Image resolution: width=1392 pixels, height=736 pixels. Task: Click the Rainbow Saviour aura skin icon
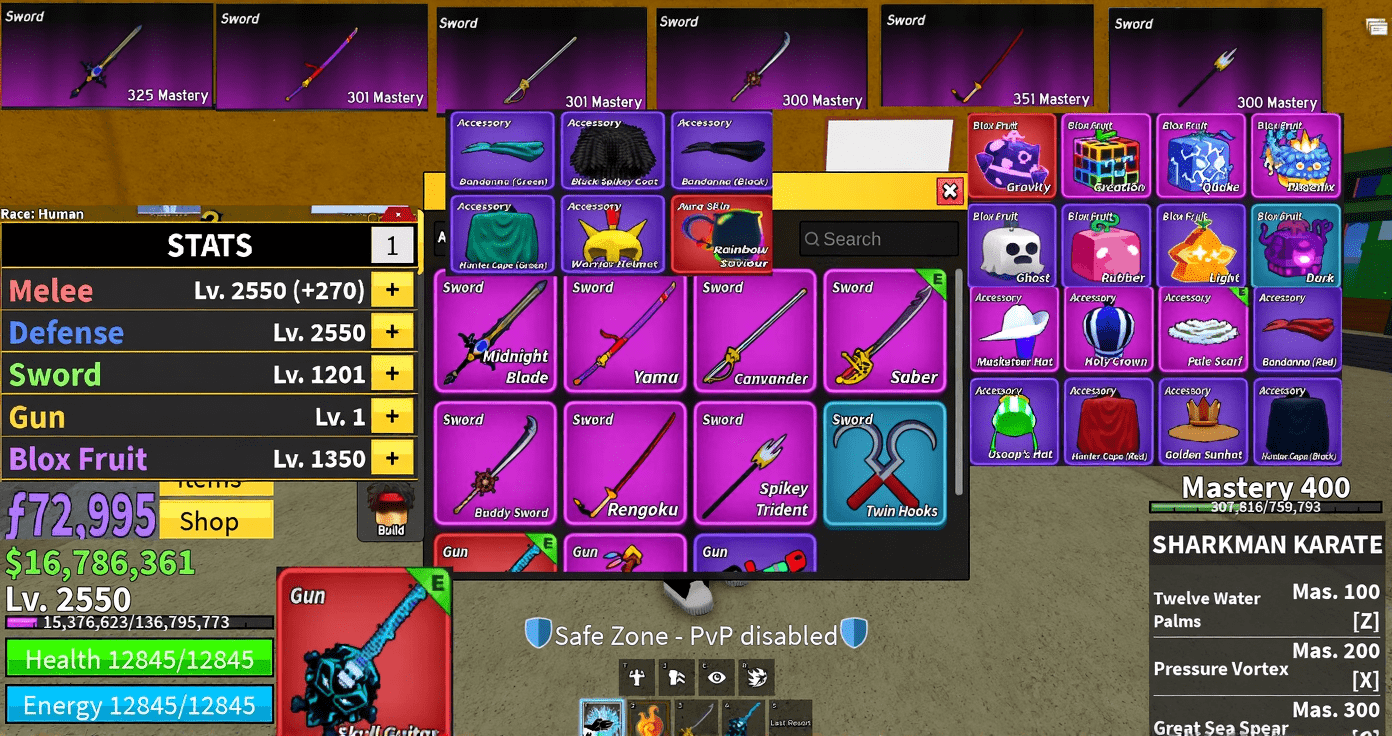coord(721,234)
